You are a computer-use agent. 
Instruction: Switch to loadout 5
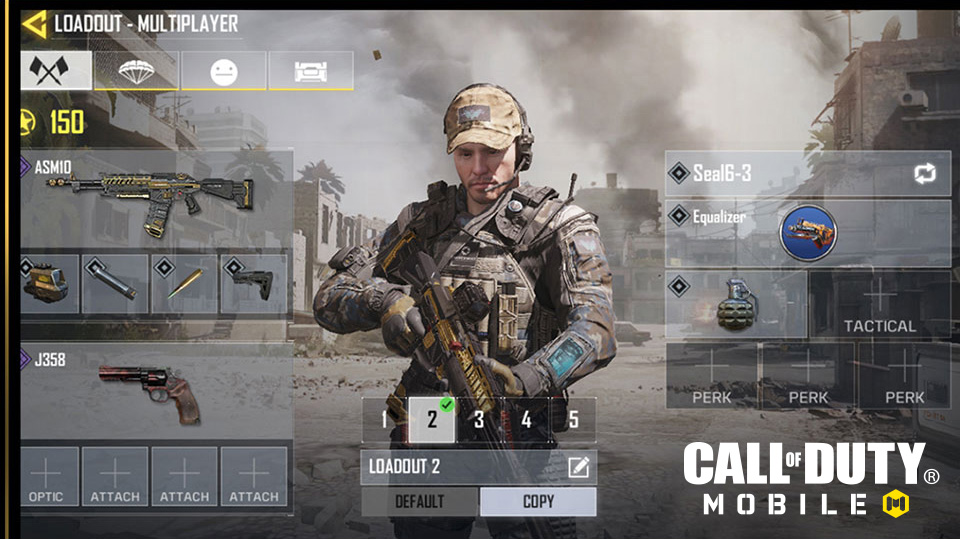(x=573, y=420)
